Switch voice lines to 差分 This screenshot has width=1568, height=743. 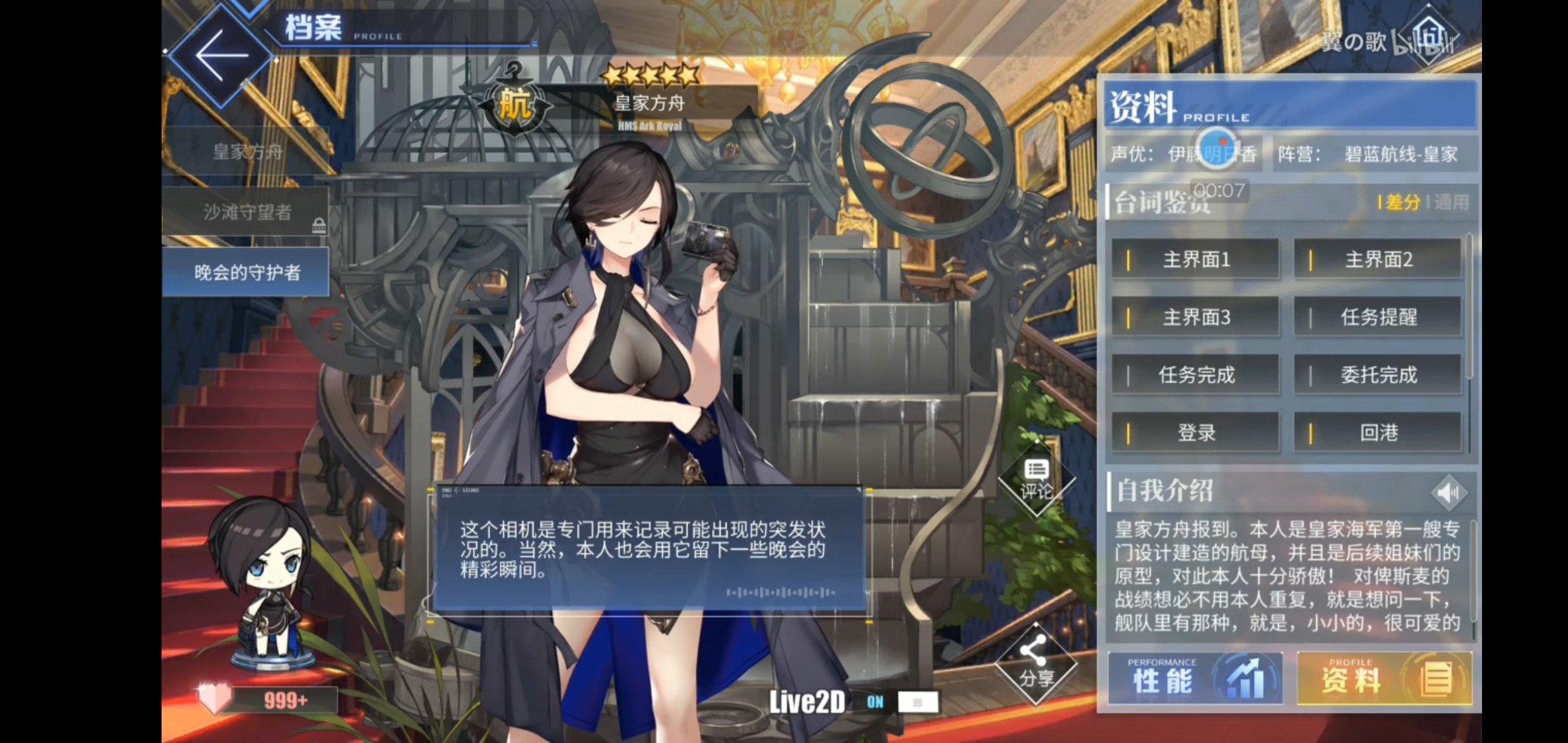coord(1402,202)
